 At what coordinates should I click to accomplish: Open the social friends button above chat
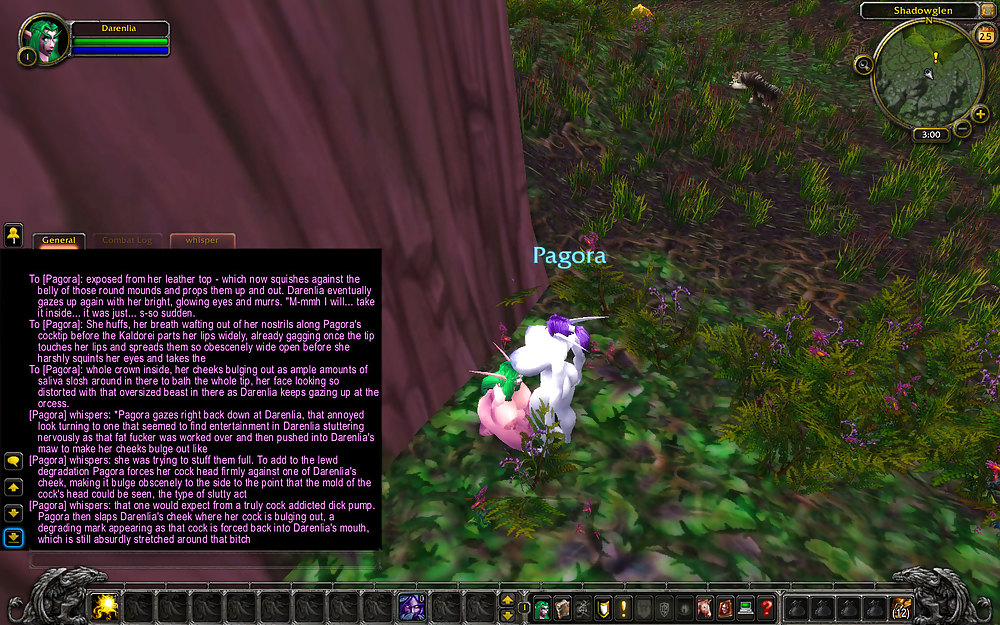[14, 236]
